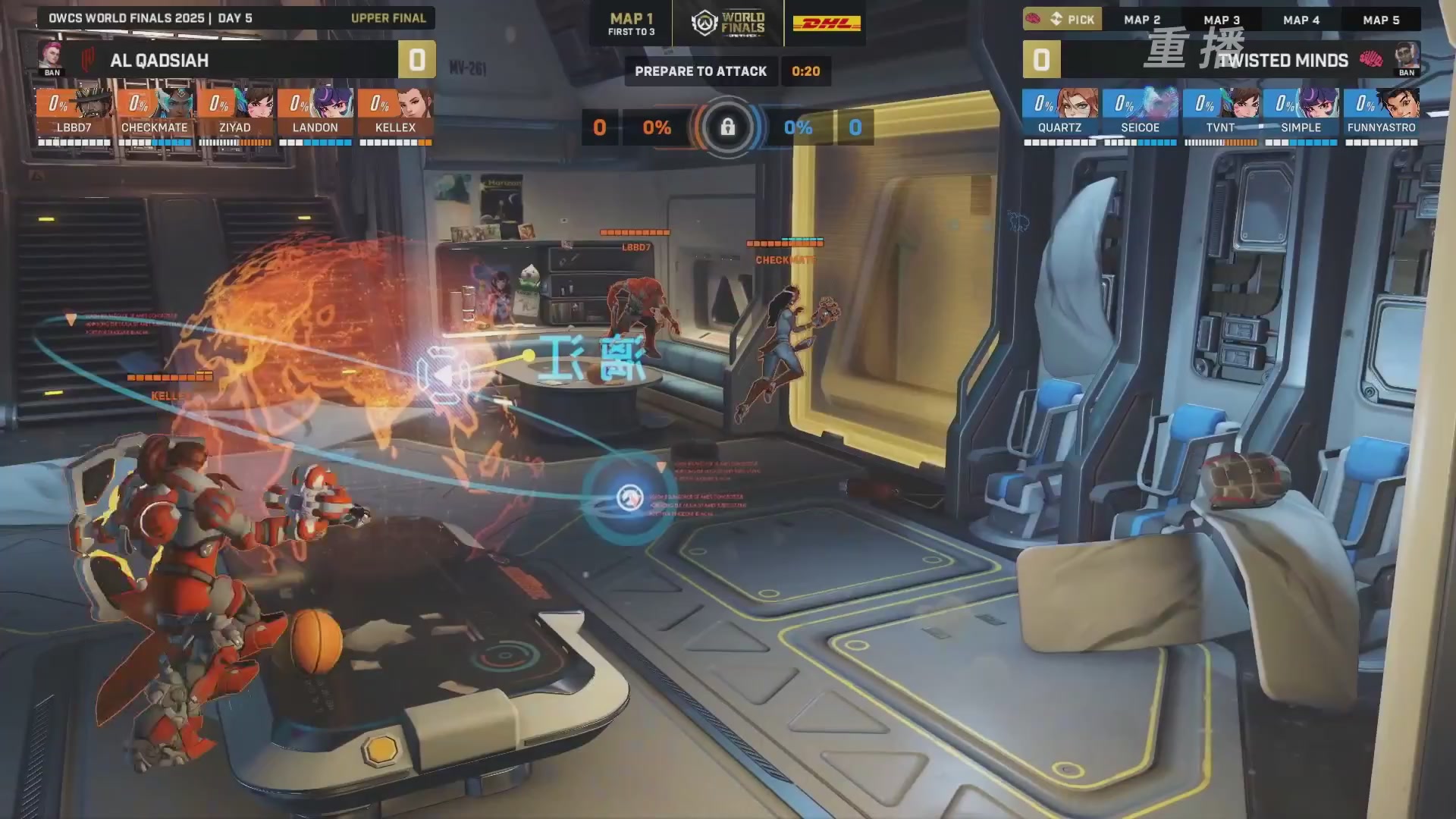Open the MAP 3 tab
The width and height of the screenshot is (1456, 819).
(1222, 20)
